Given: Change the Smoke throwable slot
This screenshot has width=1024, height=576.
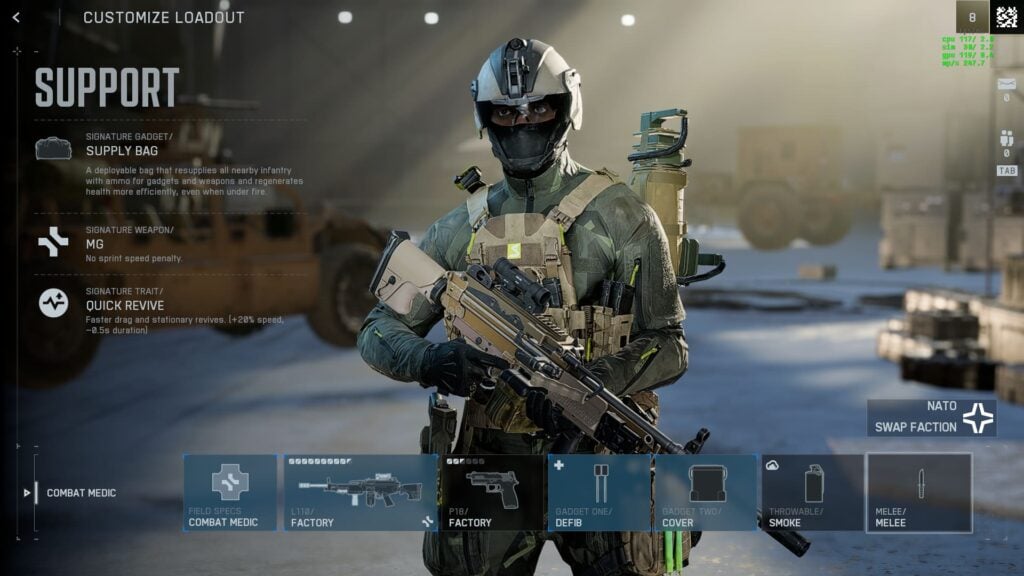Looking at the screenshot, I should click(813, 492).
